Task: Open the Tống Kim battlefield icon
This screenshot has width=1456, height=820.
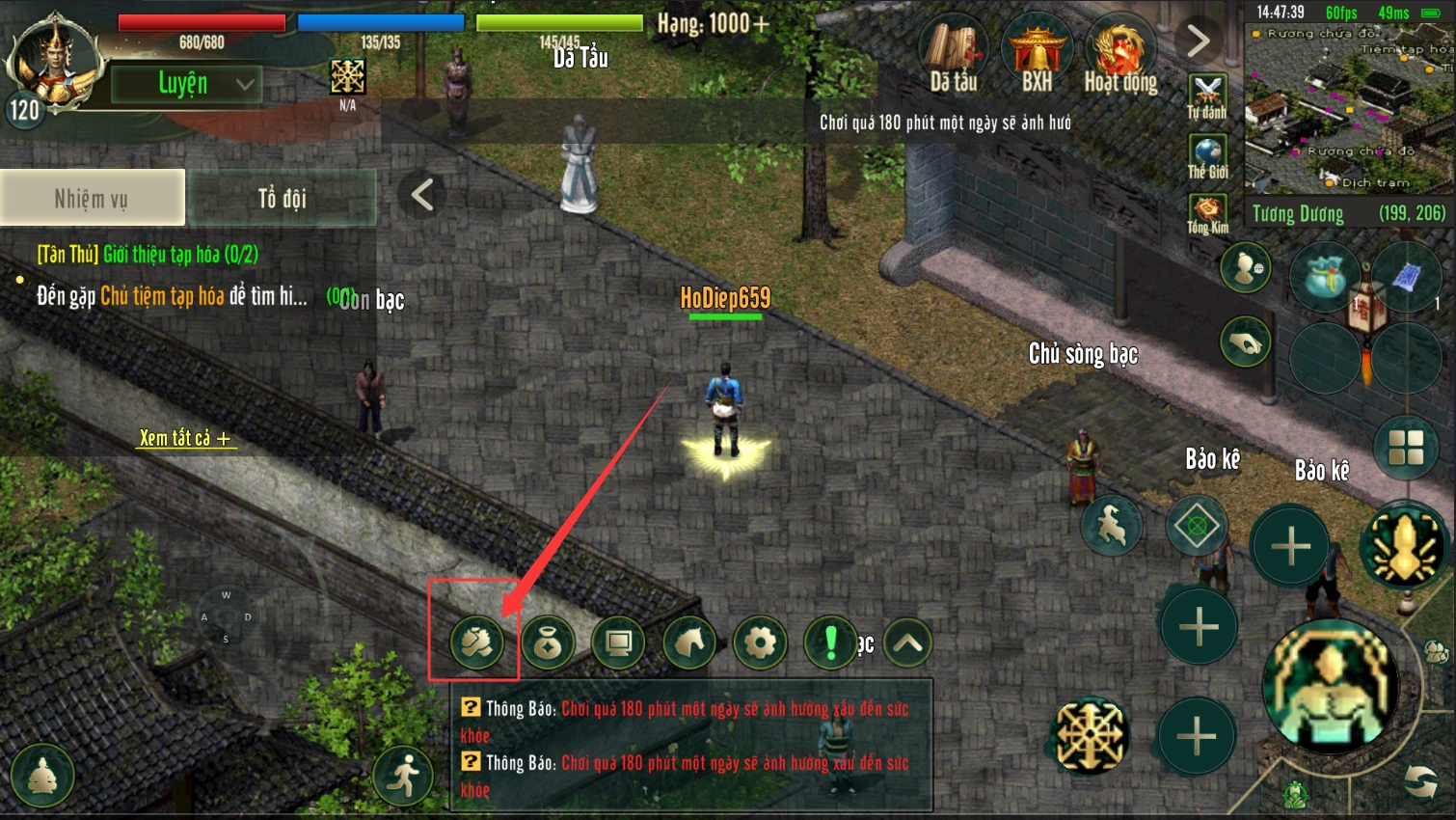Action: (x=1207, y=214)
